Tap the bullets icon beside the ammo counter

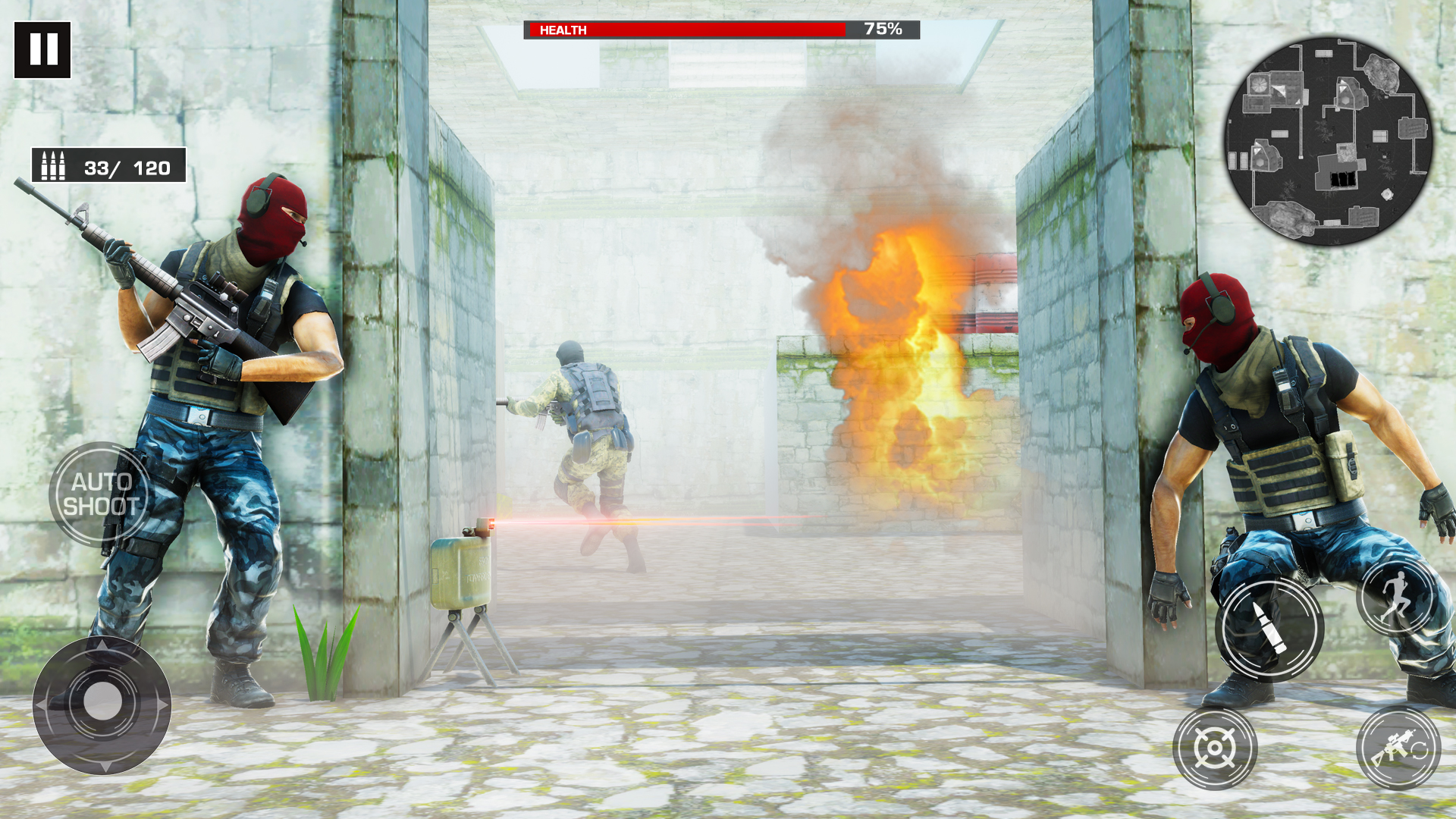[x=53, y=165]
